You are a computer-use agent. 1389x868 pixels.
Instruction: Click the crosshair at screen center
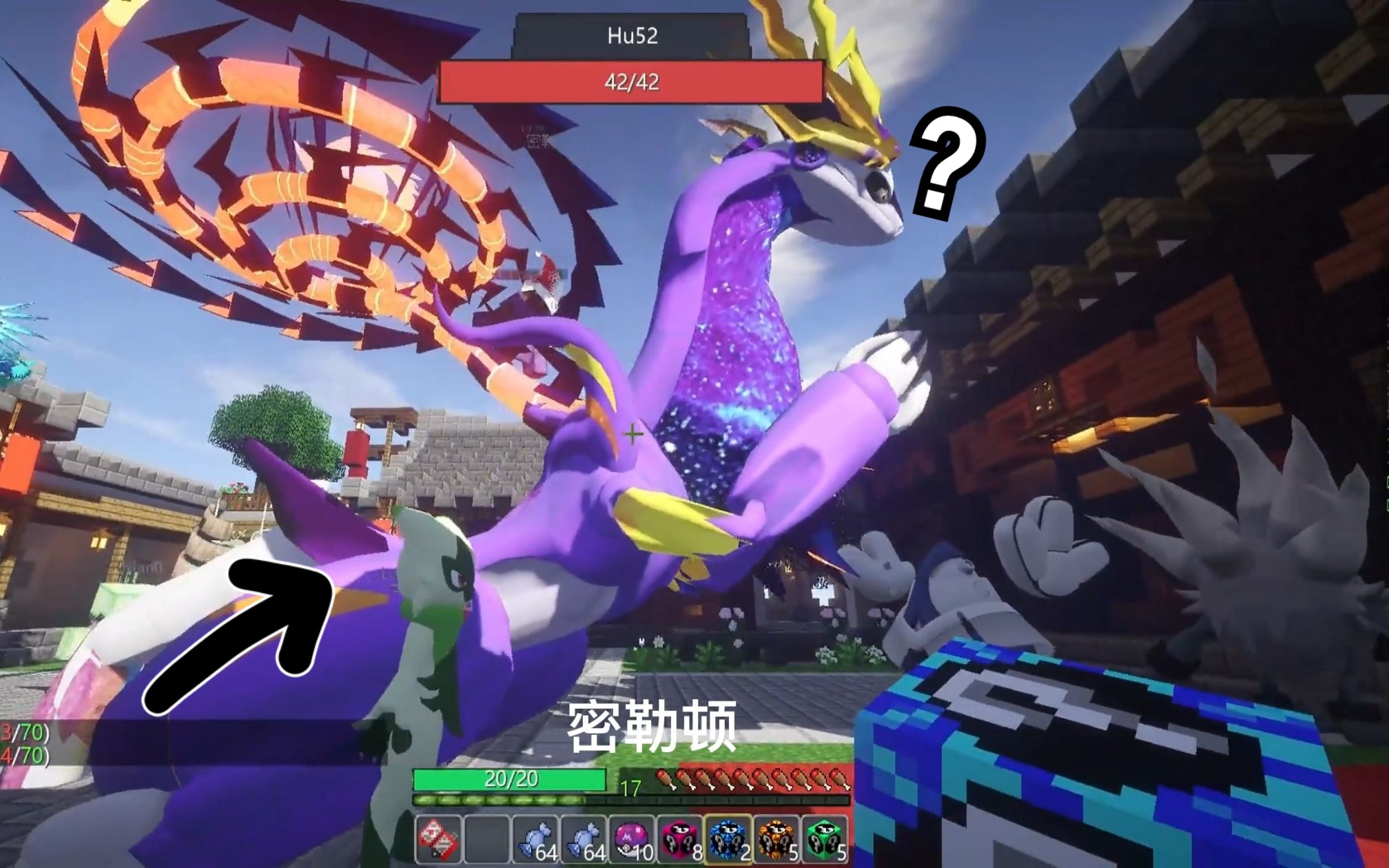tap(631, 434)
